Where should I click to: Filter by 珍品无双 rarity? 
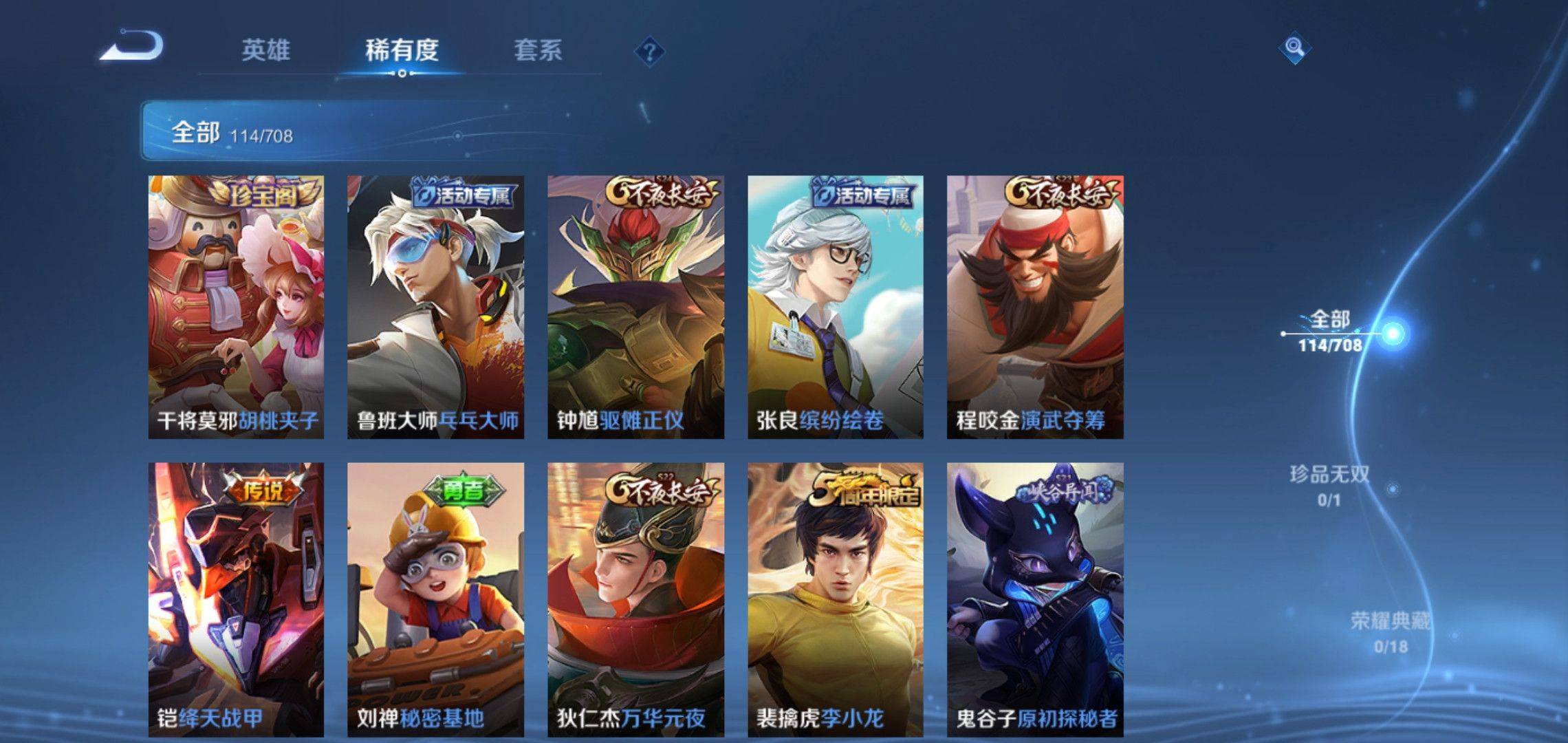click(1330, 484)
